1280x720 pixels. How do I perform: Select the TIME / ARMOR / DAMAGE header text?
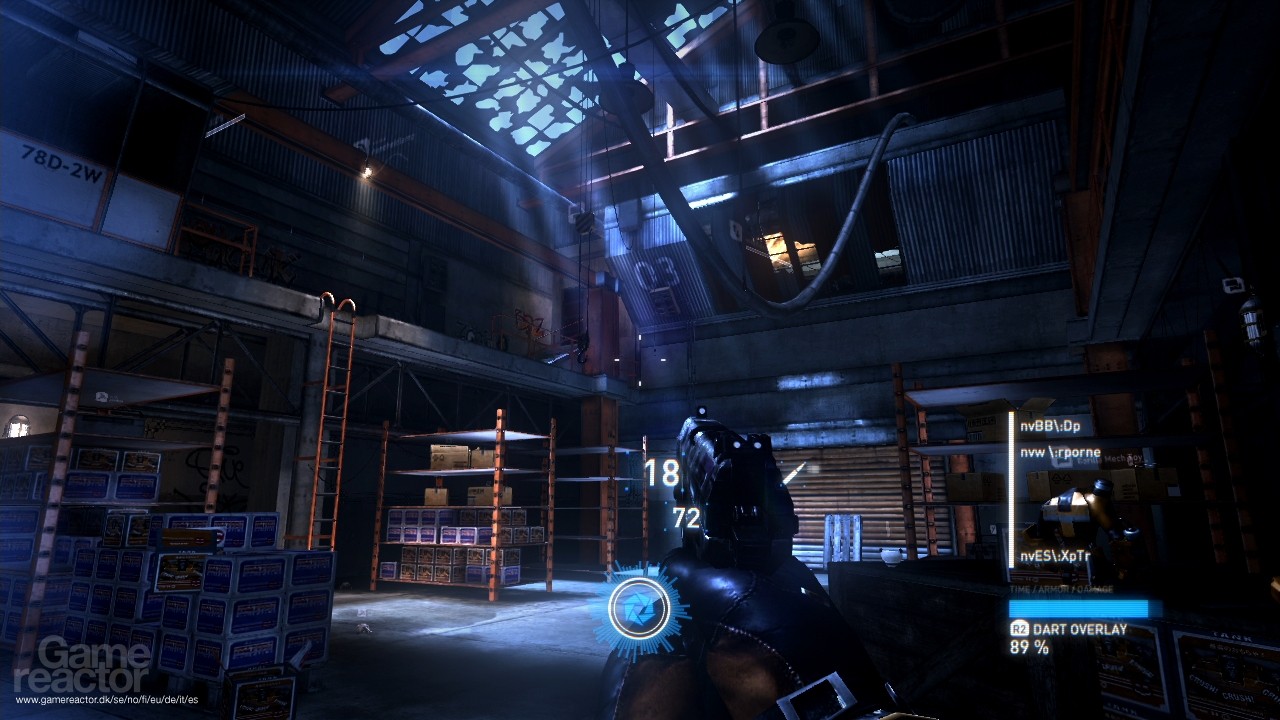tap(1061, 591)
